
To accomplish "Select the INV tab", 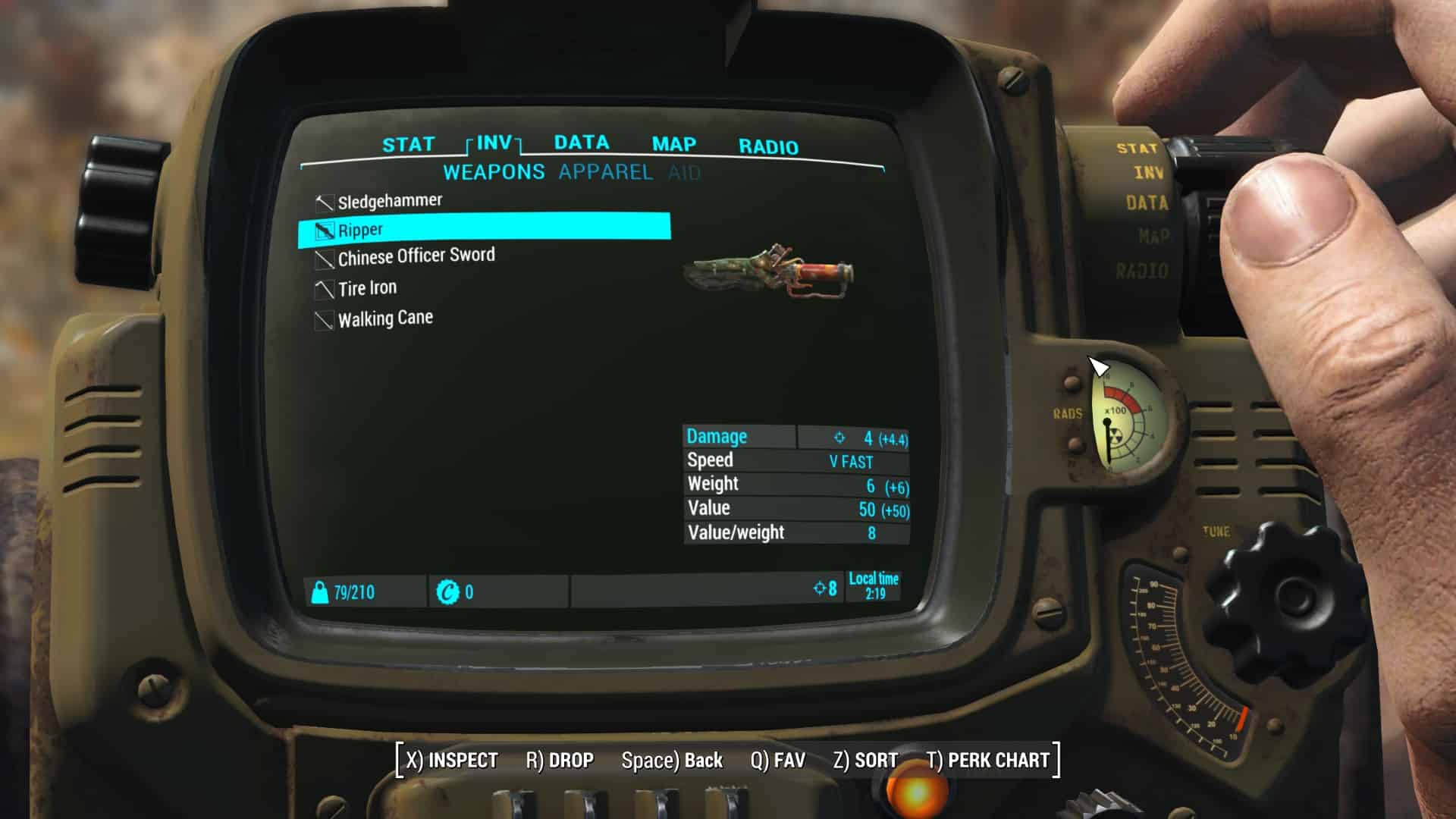I will pos(494,143).
